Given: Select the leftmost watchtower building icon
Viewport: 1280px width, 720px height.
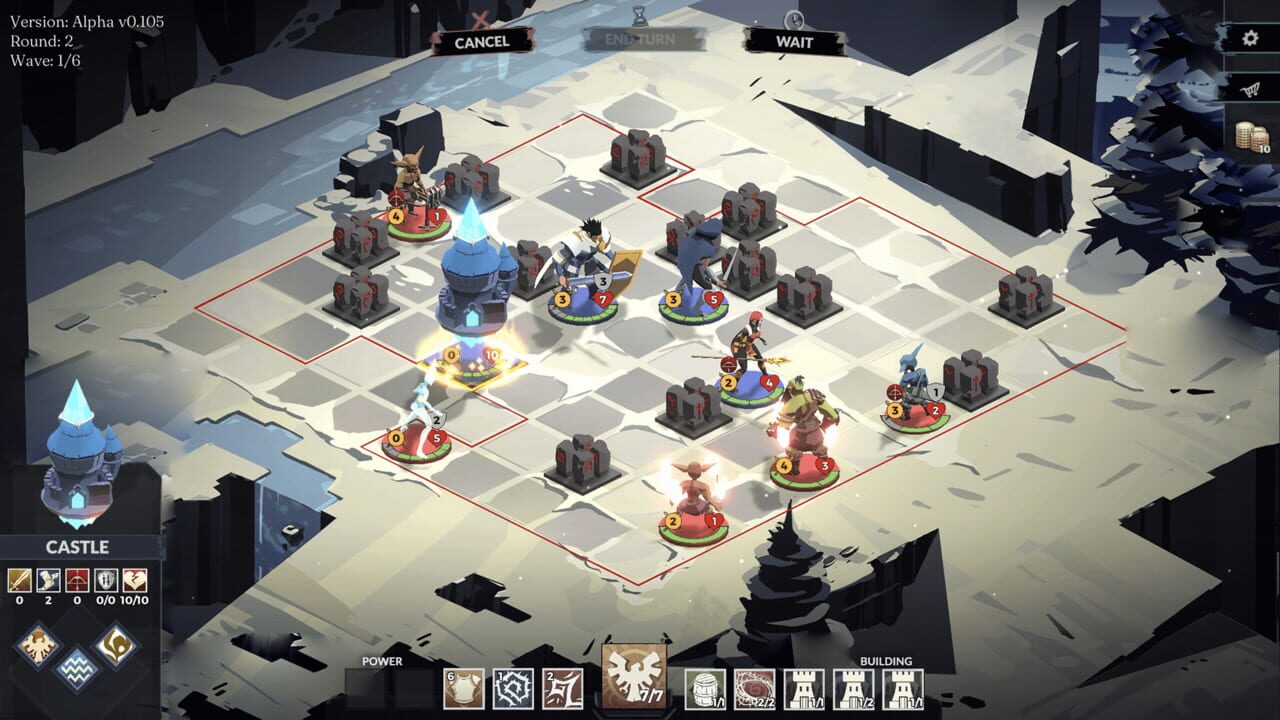Looking at the screenshot, I should point(806,687).
